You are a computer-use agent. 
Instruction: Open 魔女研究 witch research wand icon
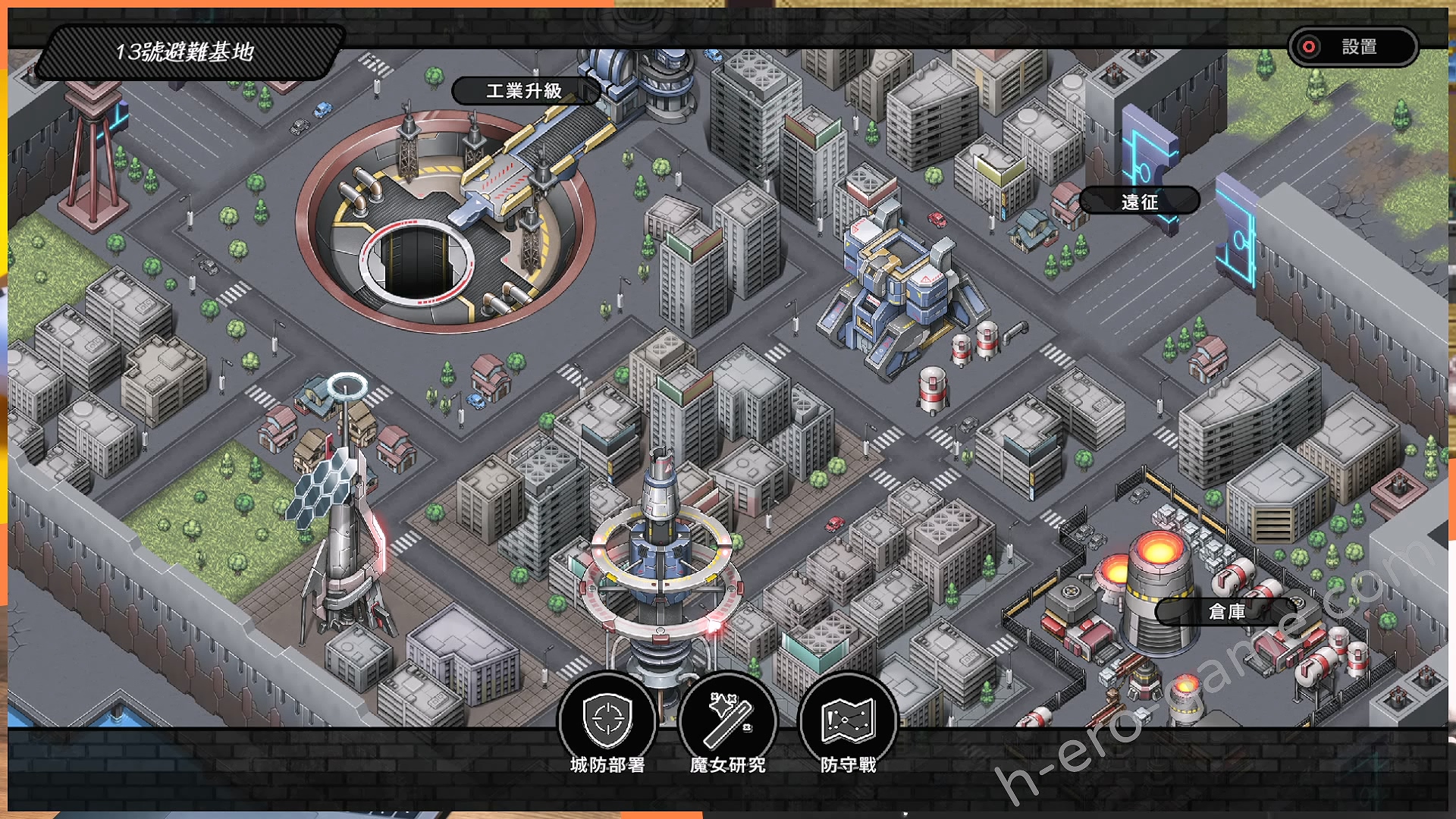coord(728,719)
